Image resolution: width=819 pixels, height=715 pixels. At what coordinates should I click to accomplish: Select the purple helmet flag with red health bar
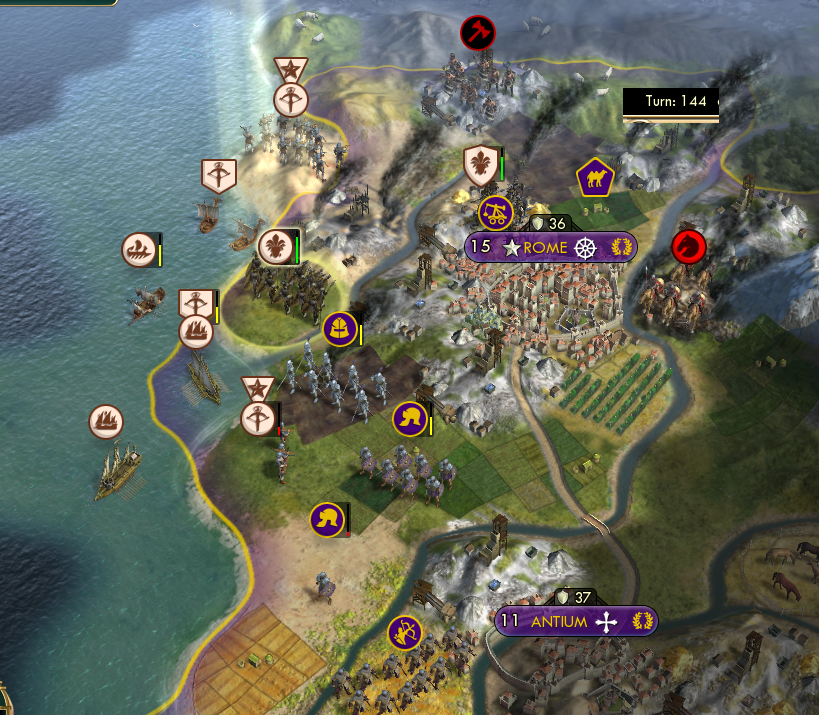[327, 519]
